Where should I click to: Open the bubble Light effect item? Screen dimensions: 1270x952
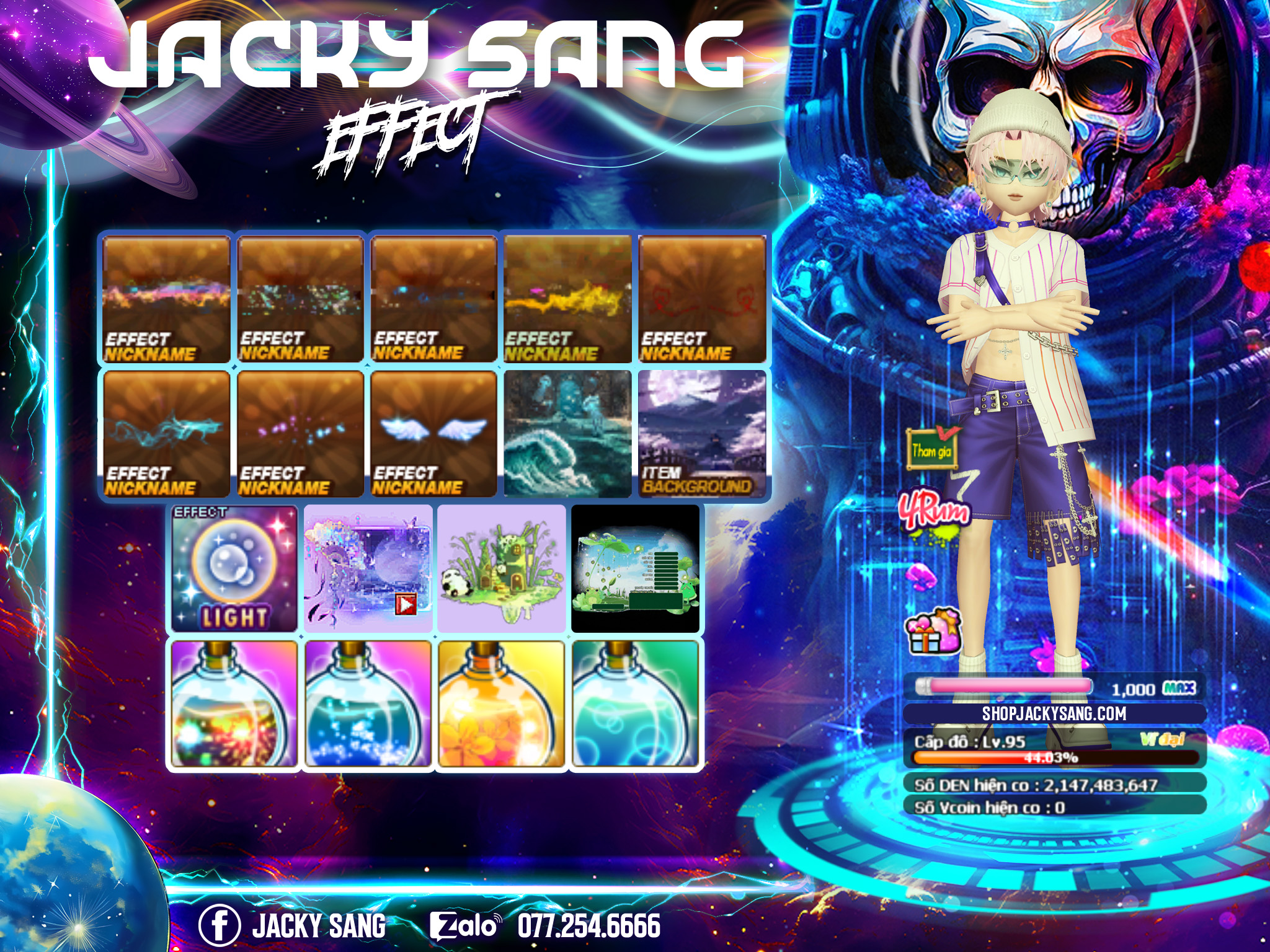[x=234, y=568]
